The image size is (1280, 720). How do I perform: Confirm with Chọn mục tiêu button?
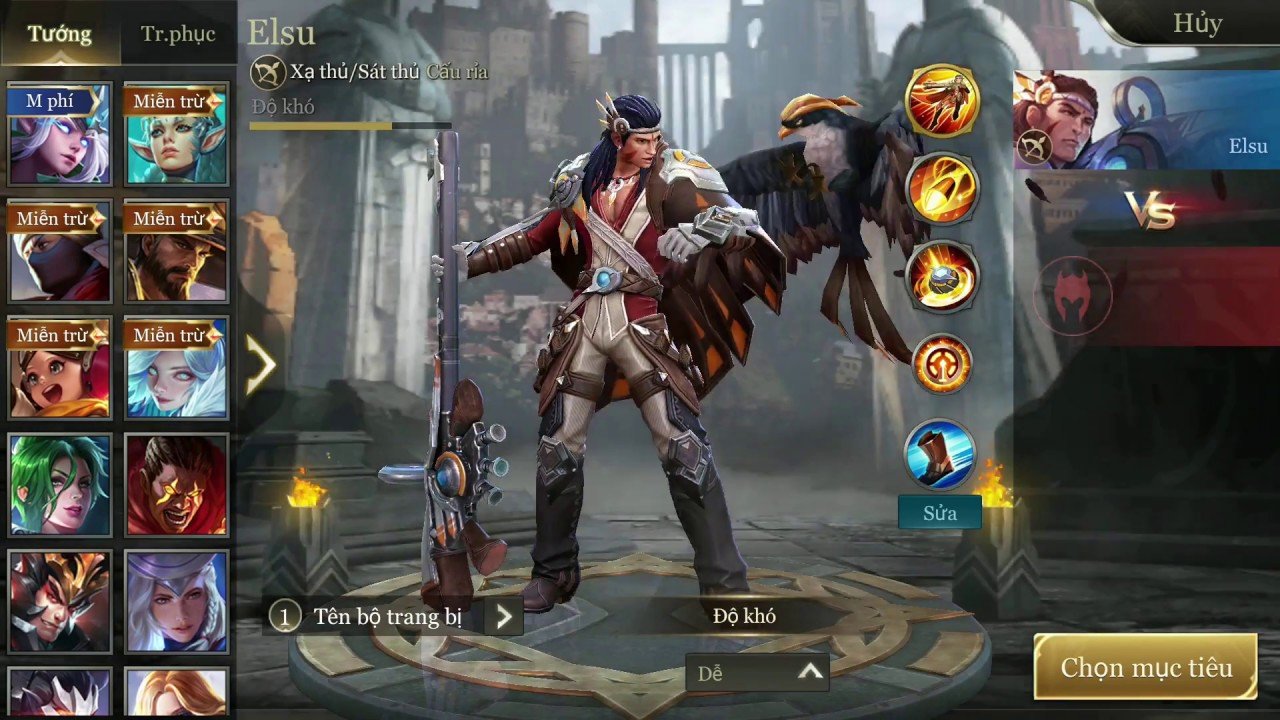pyautogui.click(x=1145, y=667)
